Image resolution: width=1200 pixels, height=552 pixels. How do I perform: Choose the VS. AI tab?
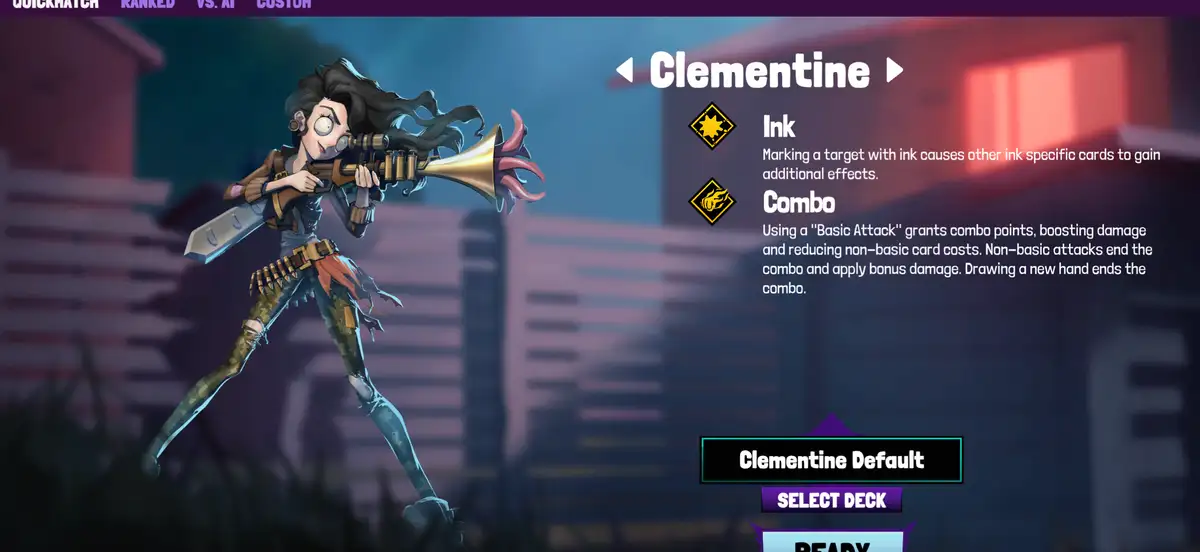(x=215, y=4)
